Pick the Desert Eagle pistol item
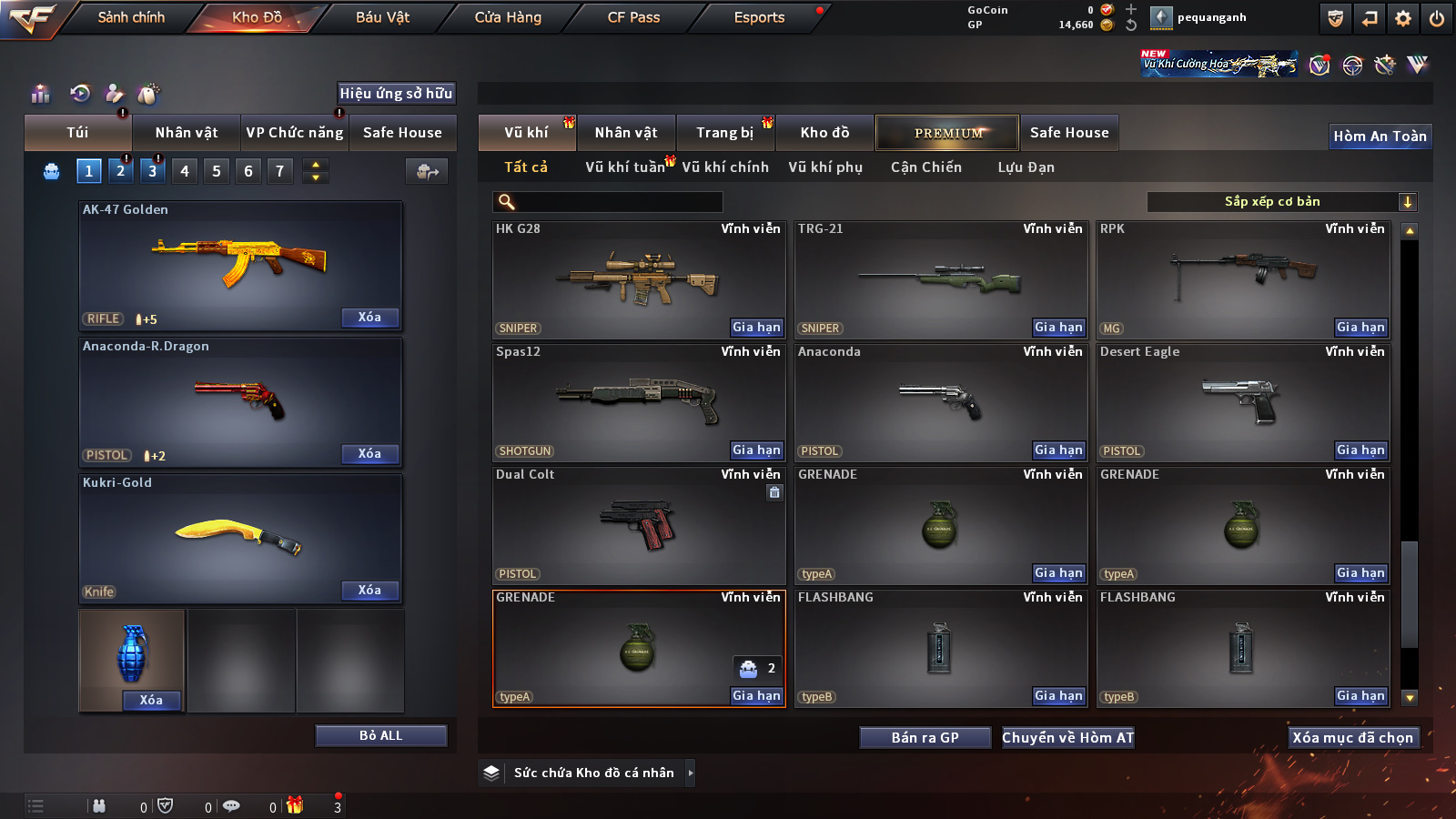1456x819 pixels. click(1243, 402)
